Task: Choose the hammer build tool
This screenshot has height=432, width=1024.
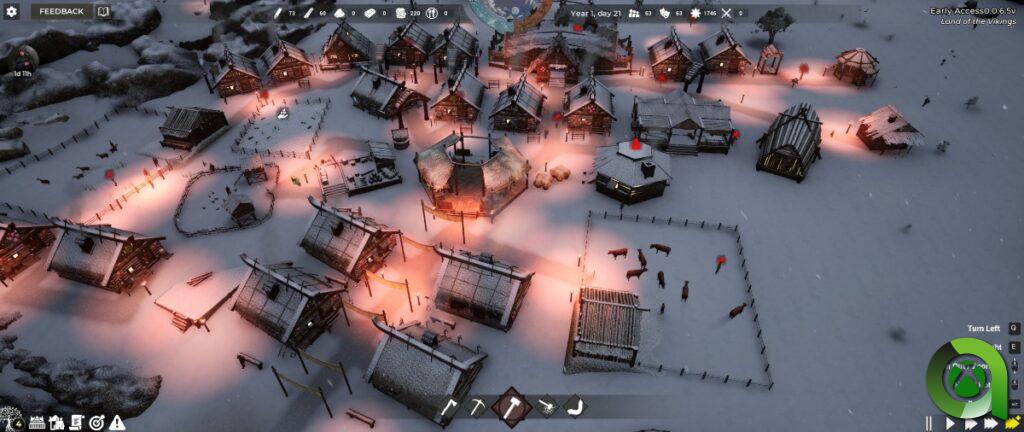Action: point(512,407)
